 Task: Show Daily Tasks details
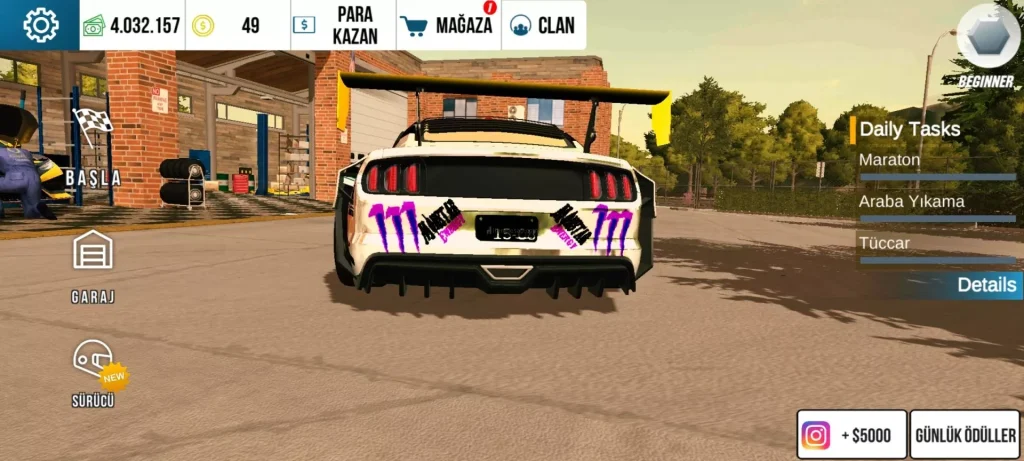[x=985, y=285]
